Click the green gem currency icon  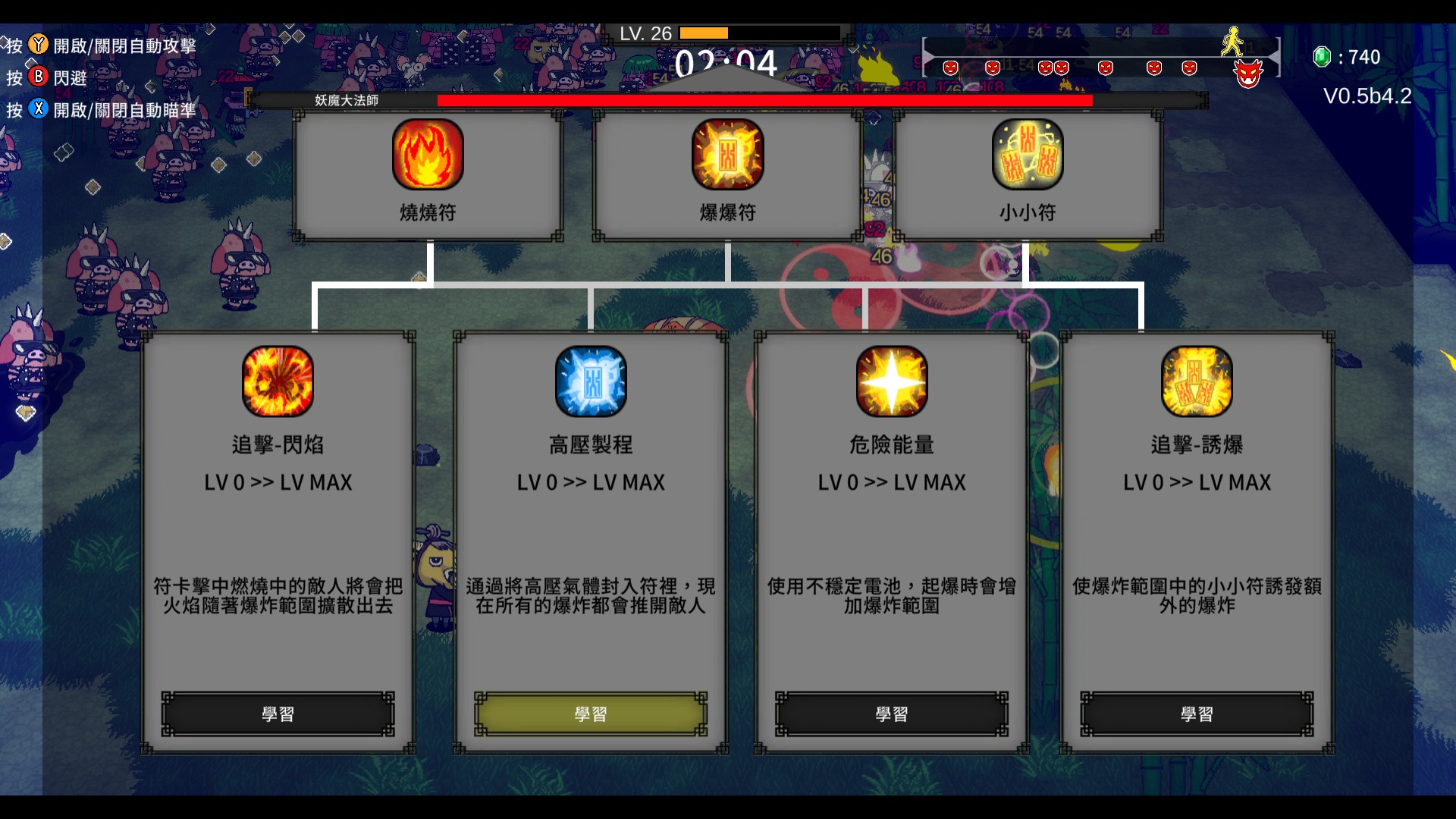click(1321, 56)
